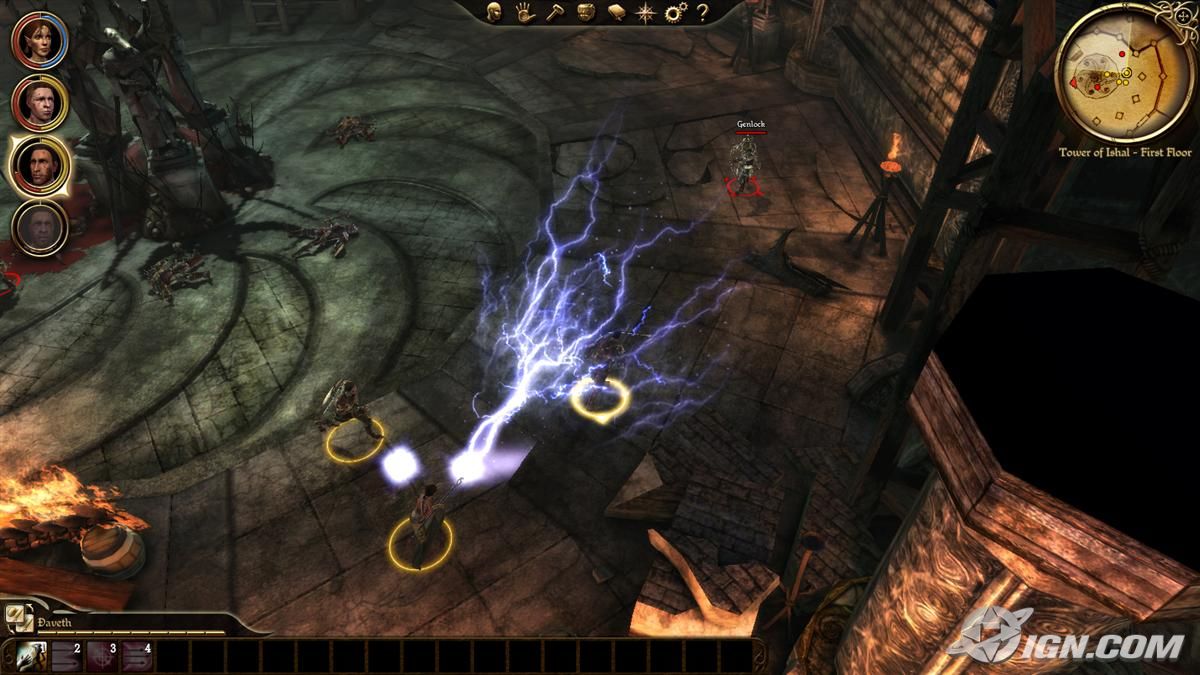Select the second party member portrait

pos(39,102)
